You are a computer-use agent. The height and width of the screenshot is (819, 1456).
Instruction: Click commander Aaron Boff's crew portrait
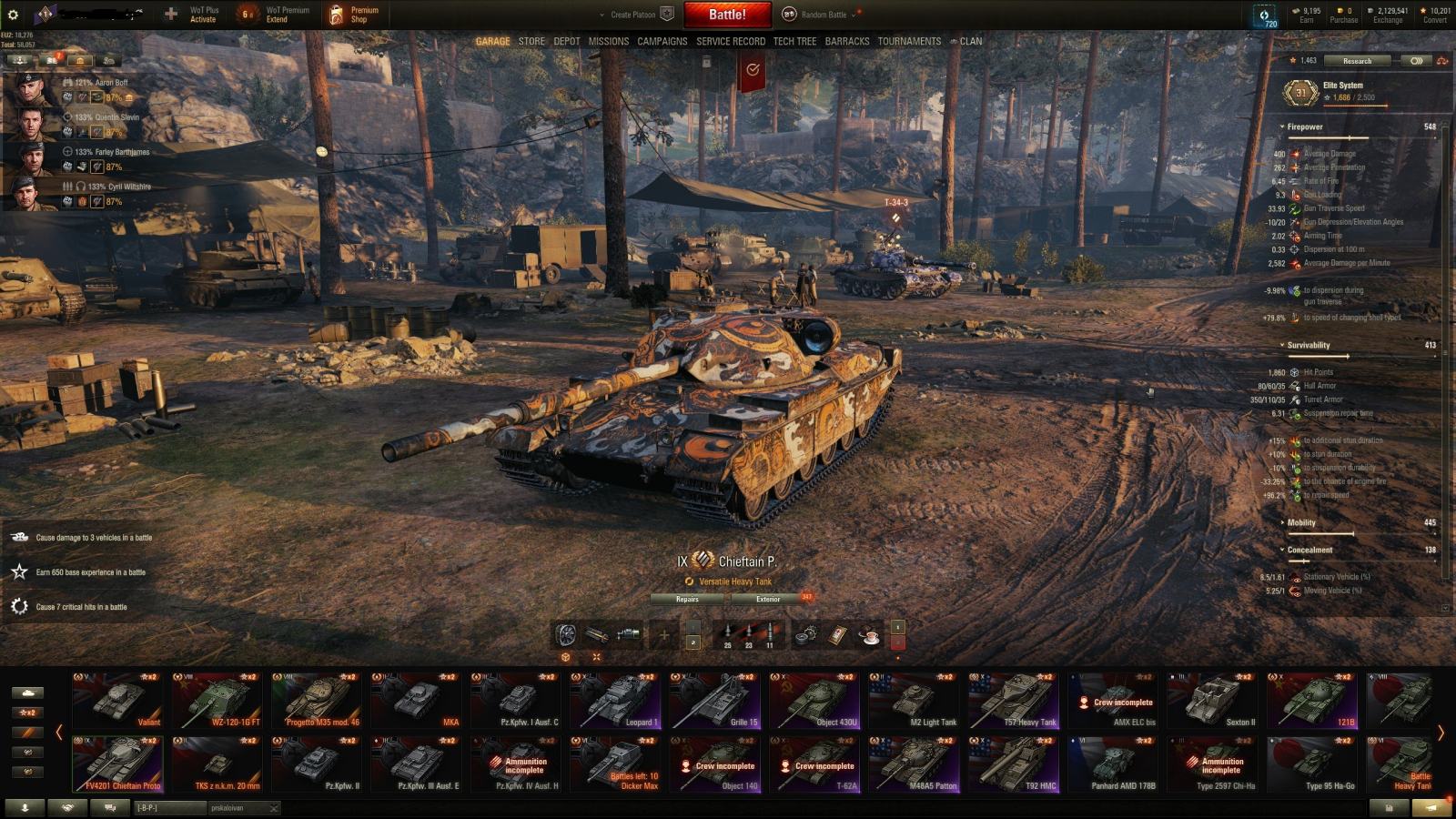(29, 87)
